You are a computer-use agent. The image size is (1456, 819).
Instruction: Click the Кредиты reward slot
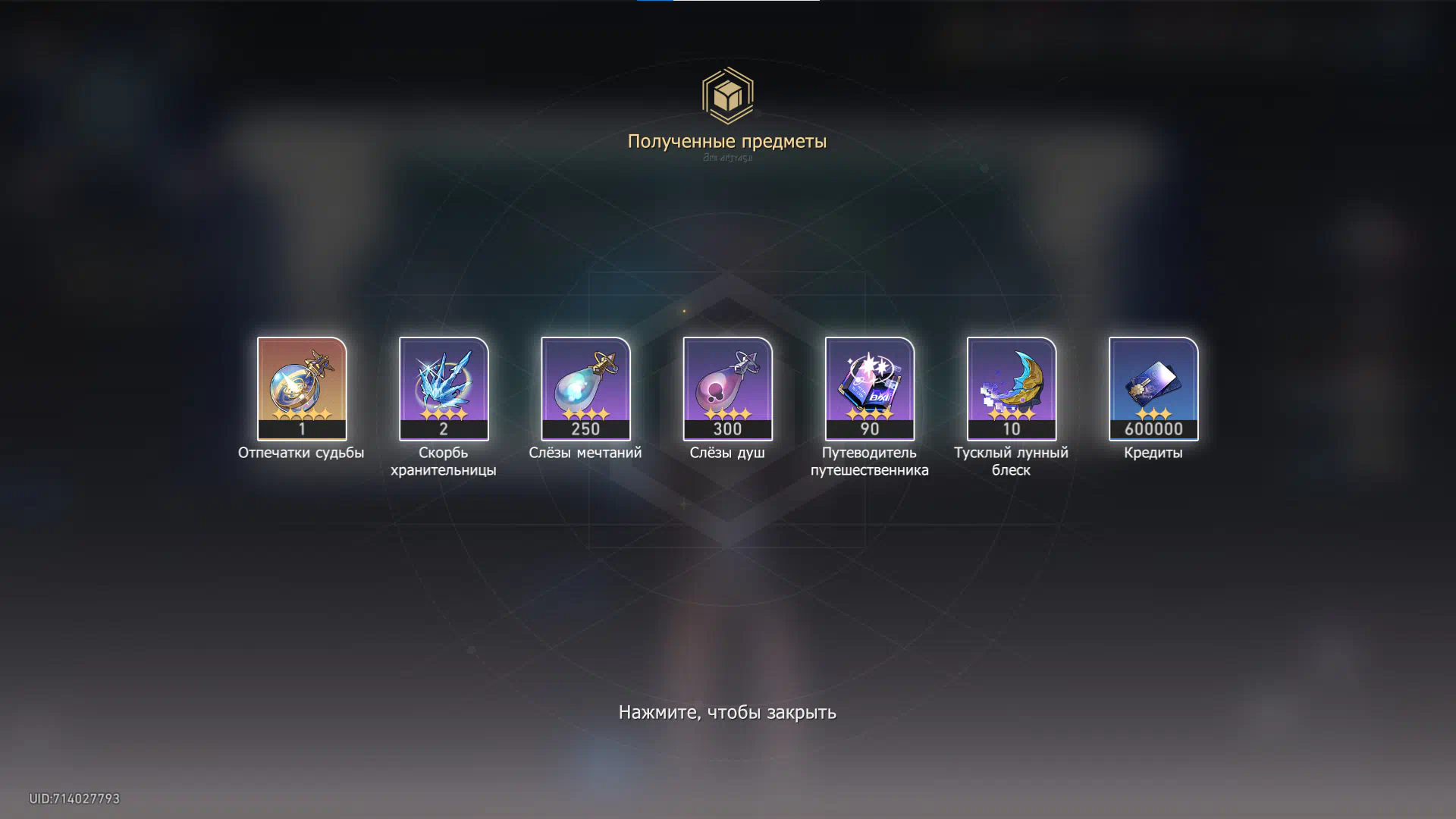pyautogui.click(x=1153, y=388)
